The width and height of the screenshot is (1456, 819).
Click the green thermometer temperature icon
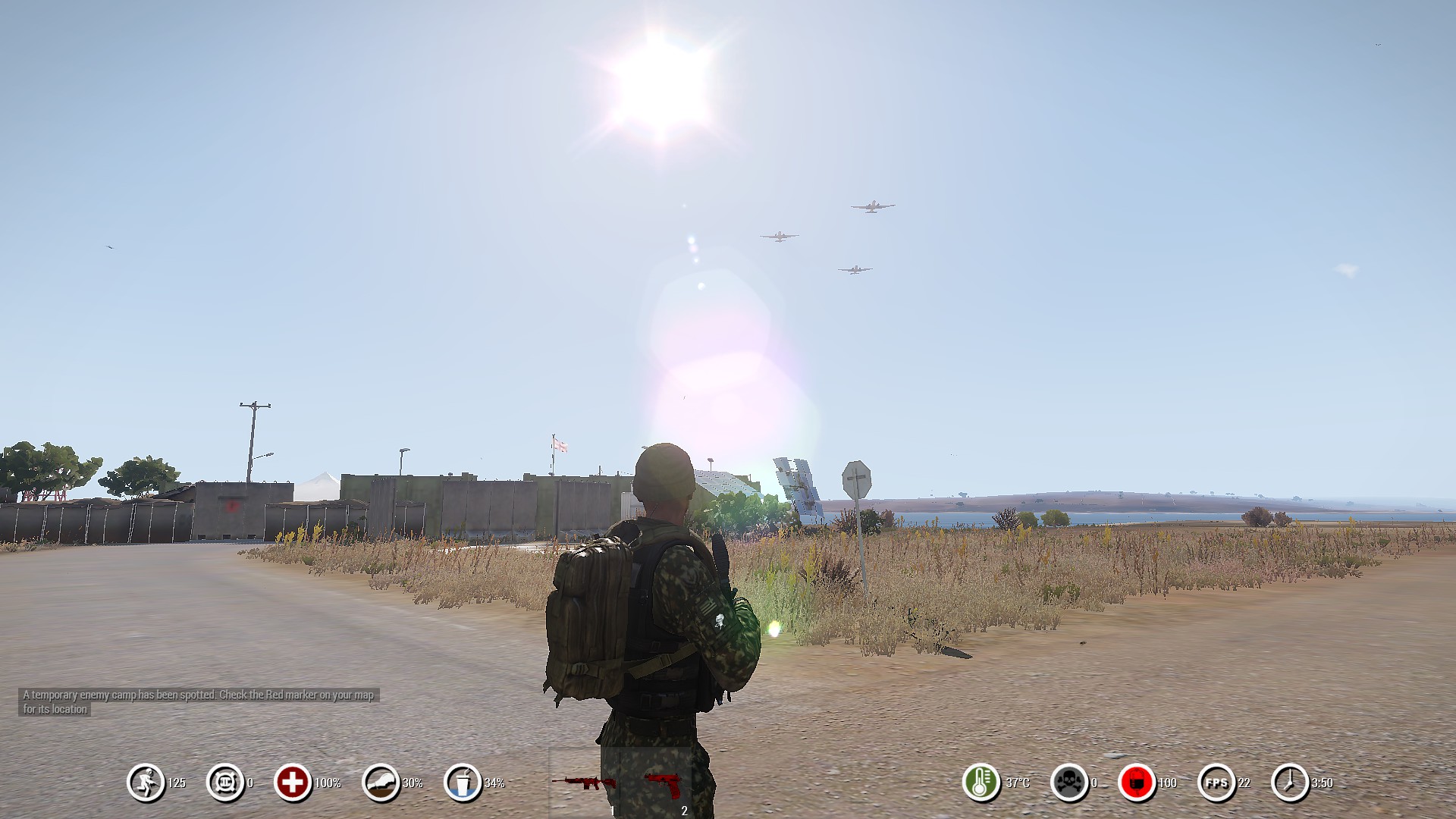pos(981,783)
